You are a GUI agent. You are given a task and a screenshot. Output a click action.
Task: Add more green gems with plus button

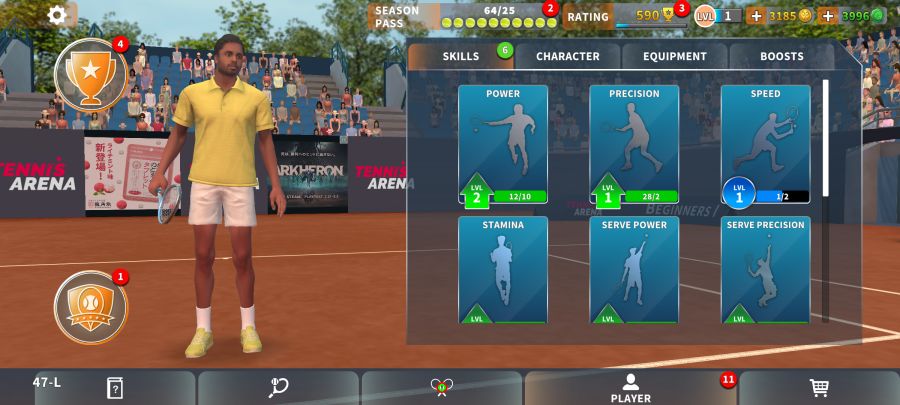point(828,16)
